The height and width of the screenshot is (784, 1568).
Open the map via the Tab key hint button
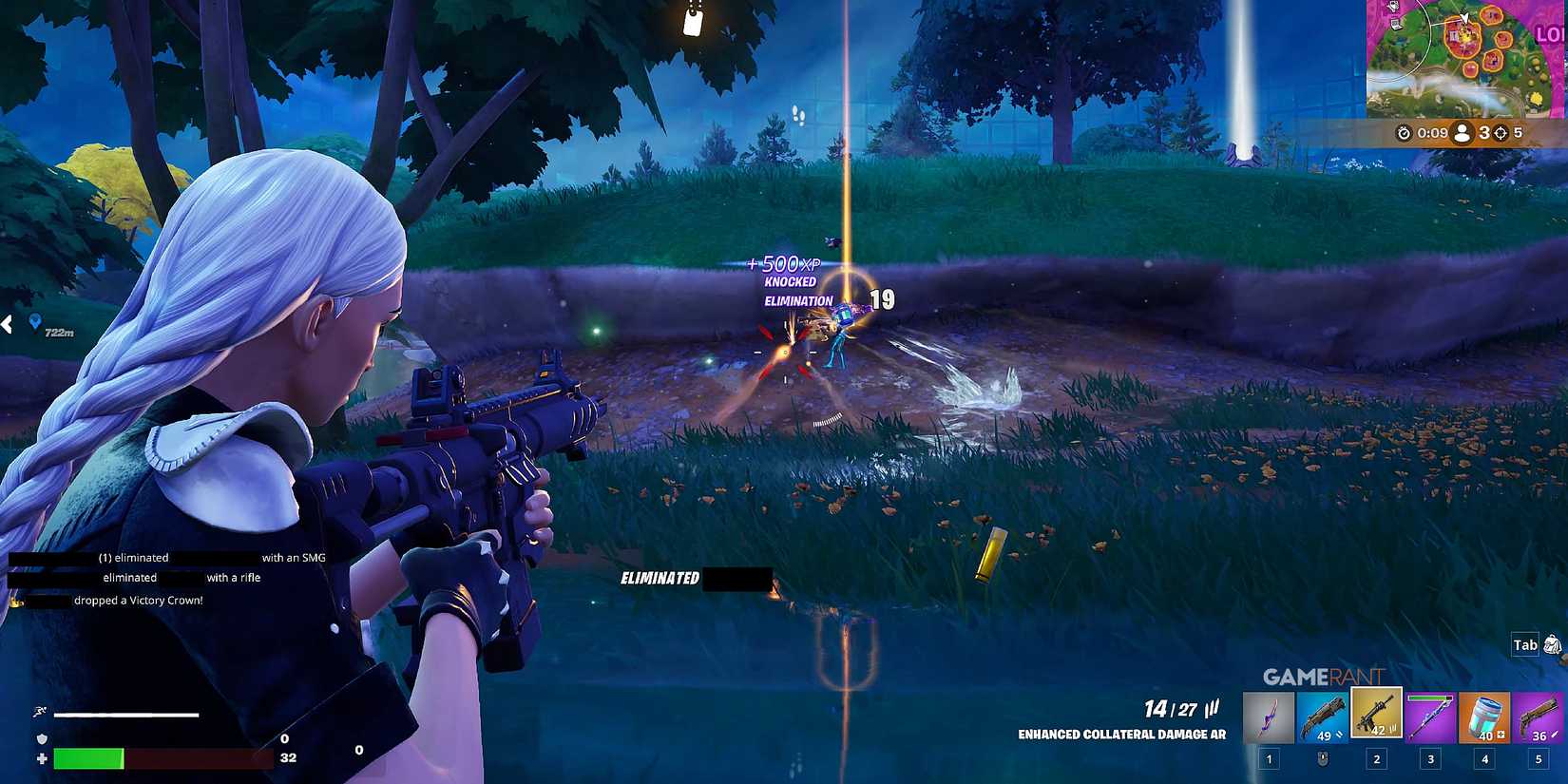1523,645
